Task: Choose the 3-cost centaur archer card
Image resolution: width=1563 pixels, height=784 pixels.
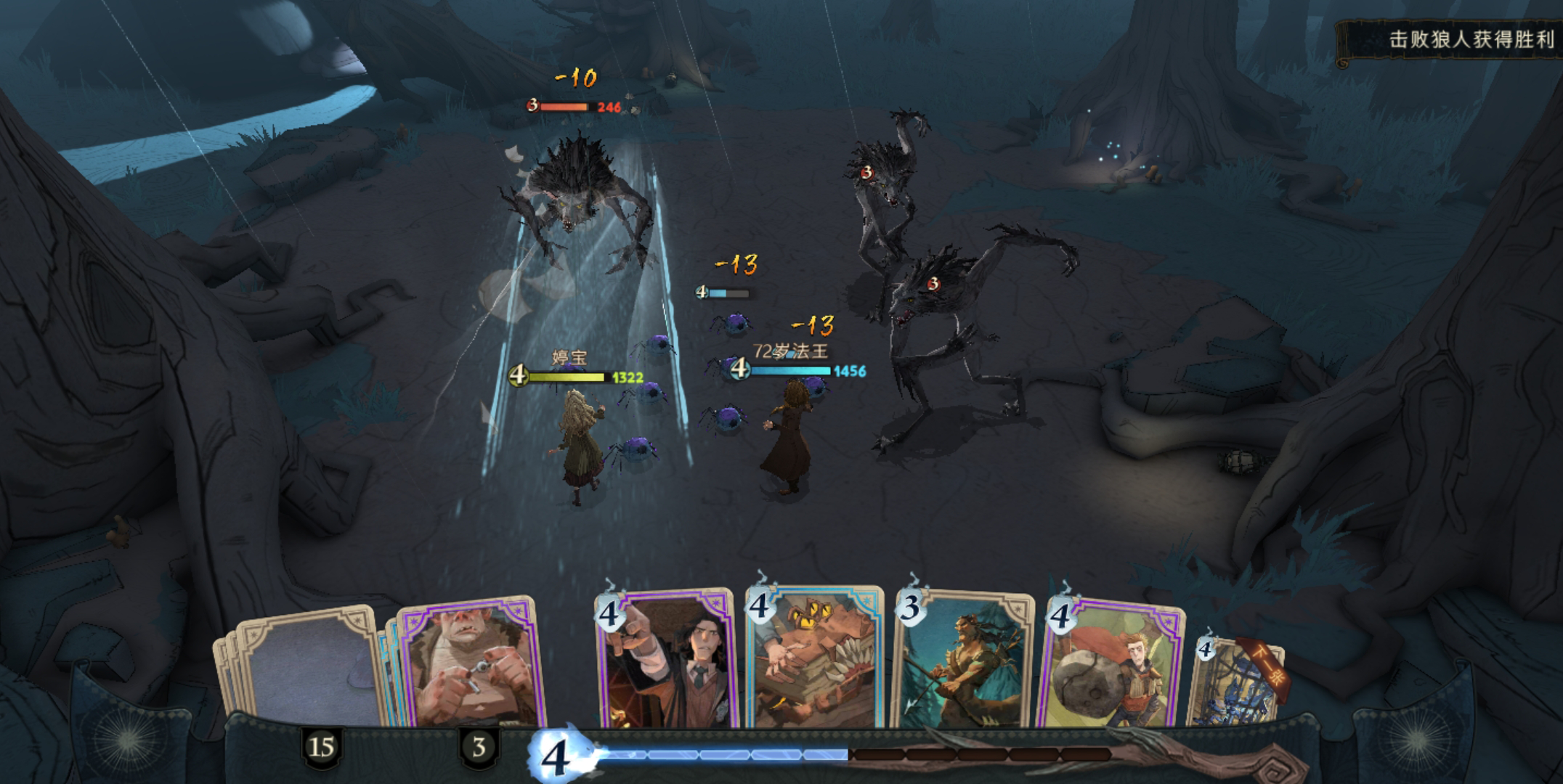Action: 962,662
